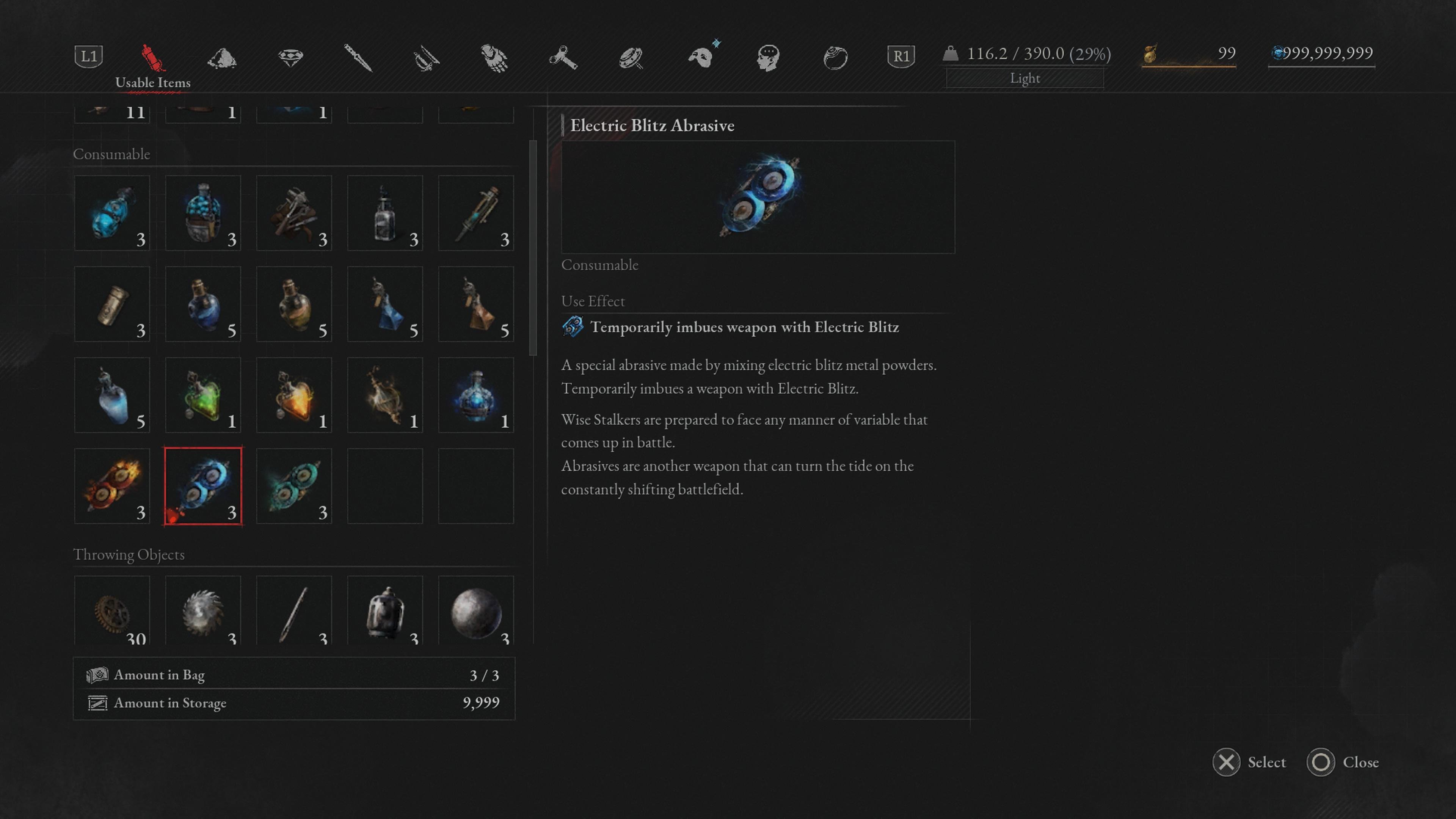This screenshot has width=1456, height=819.
Task: Select the red fire abrasive slot
Action: [112, 486]
